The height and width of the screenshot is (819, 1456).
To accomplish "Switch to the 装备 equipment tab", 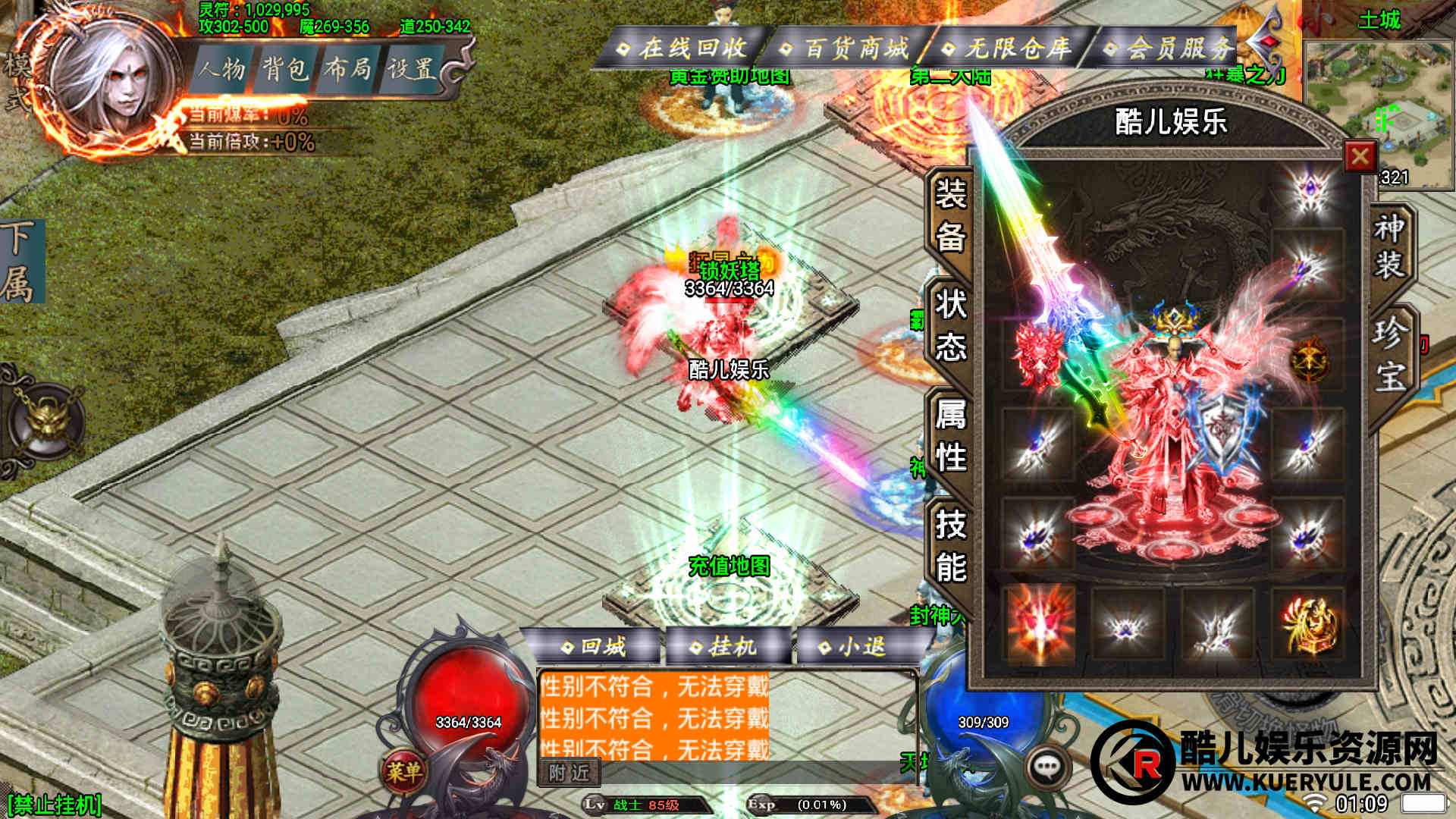I will point(950,216).
